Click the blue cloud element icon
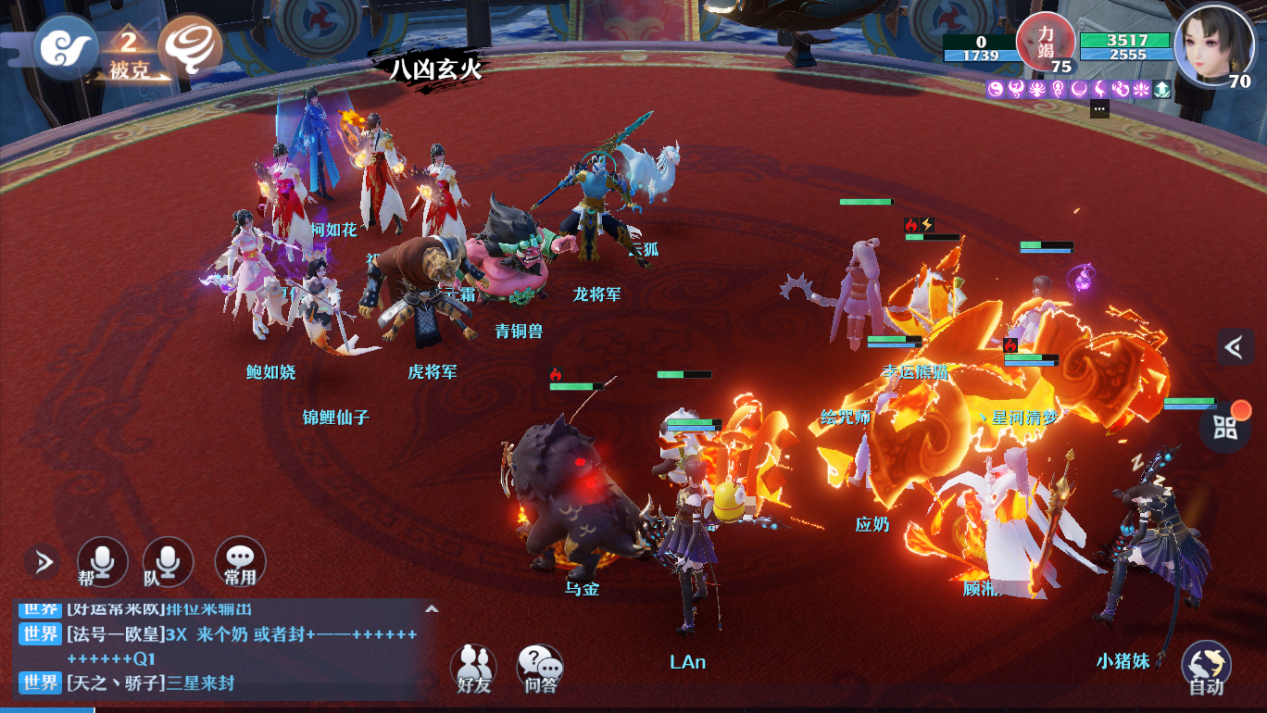Screen dimensions: 1267x713 tap(65, 47)
